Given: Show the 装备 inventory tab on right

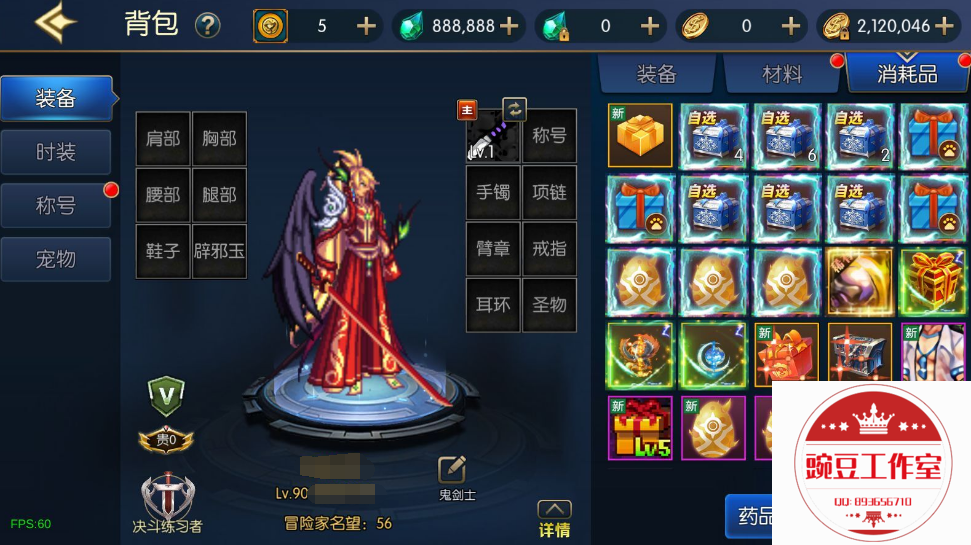Looking at the screenshot, I should pyautogui.click(x=656, y=74).
